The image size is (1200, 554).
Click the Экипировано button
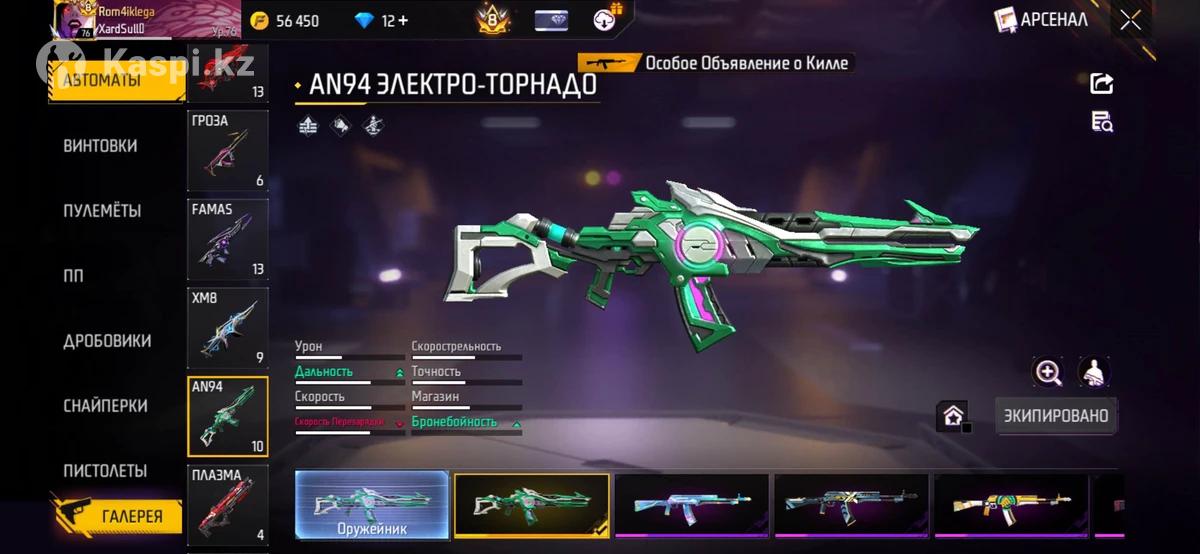[1056, 416]
